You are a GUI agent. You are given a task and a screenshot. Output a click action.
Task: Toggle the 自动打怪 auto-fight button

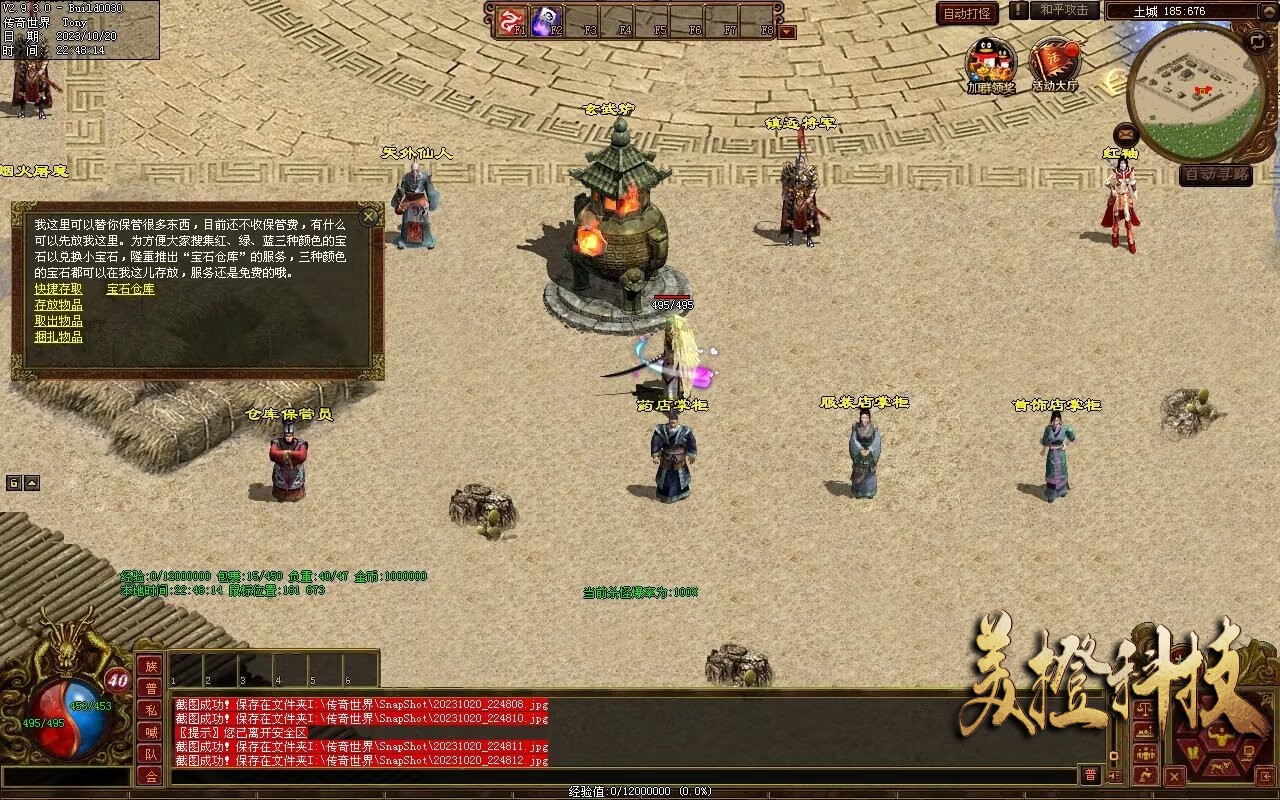coord(967,13)
